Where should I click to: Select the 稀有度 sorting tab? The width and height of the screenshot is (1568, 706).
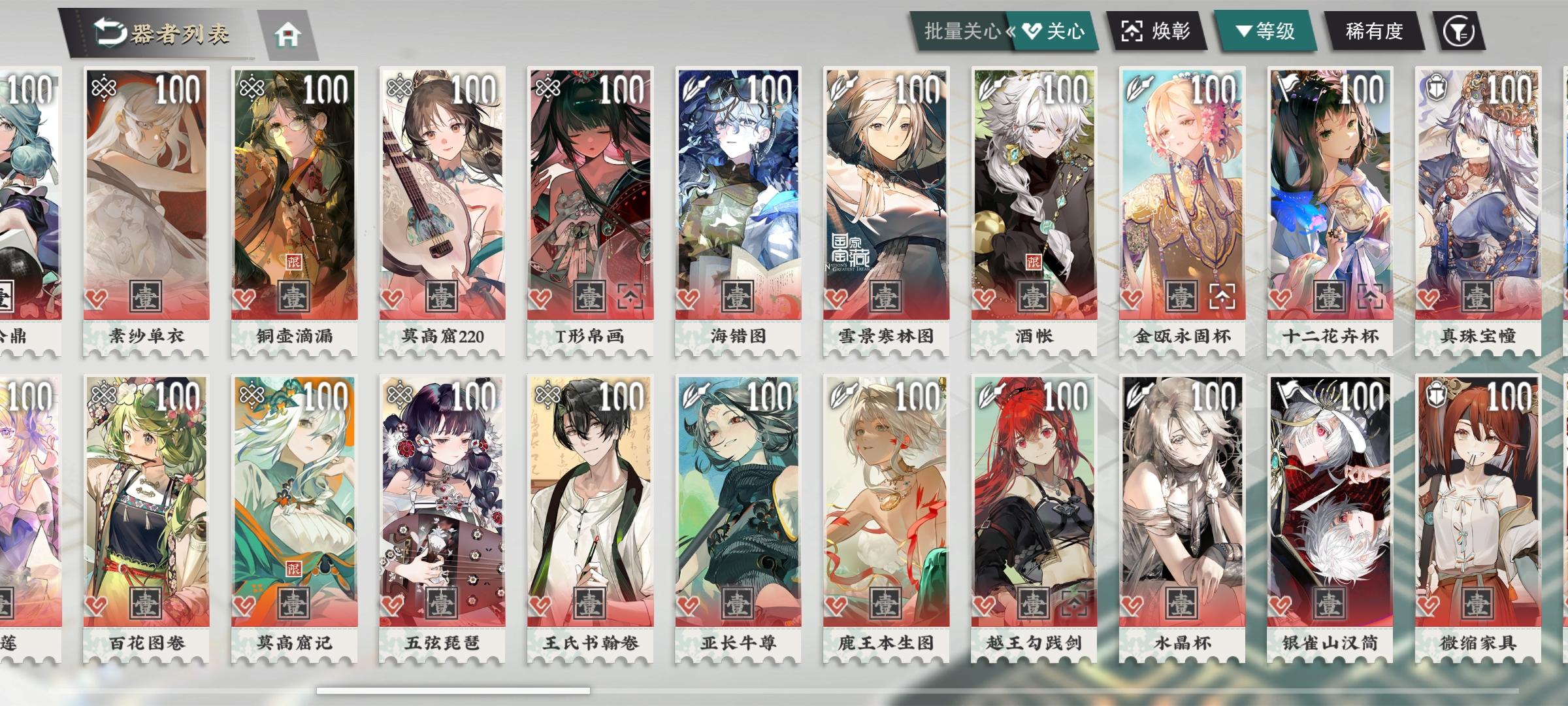[1374, 29]
